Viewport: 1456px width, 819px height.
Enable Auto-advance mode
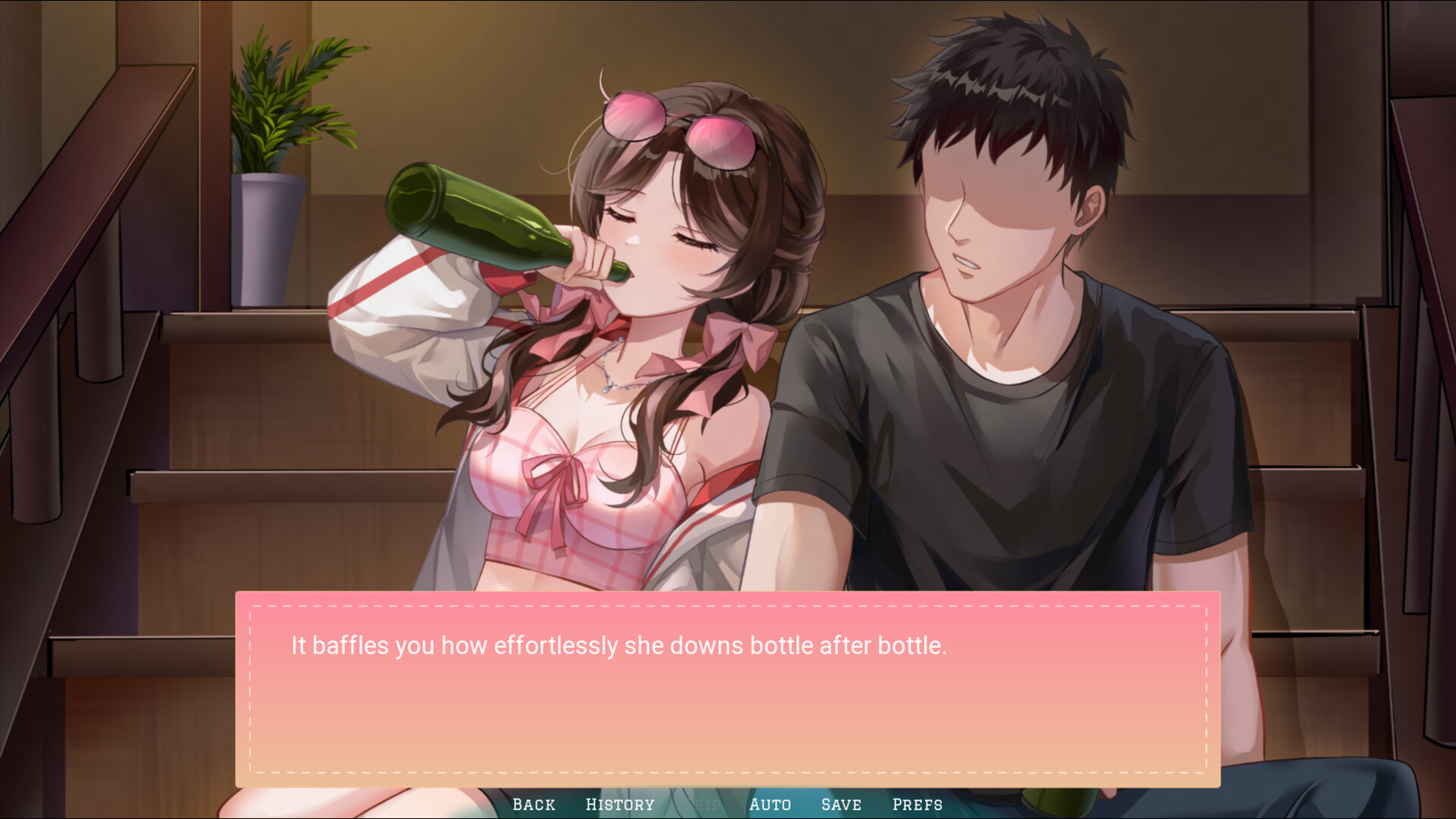pos(770,805)
